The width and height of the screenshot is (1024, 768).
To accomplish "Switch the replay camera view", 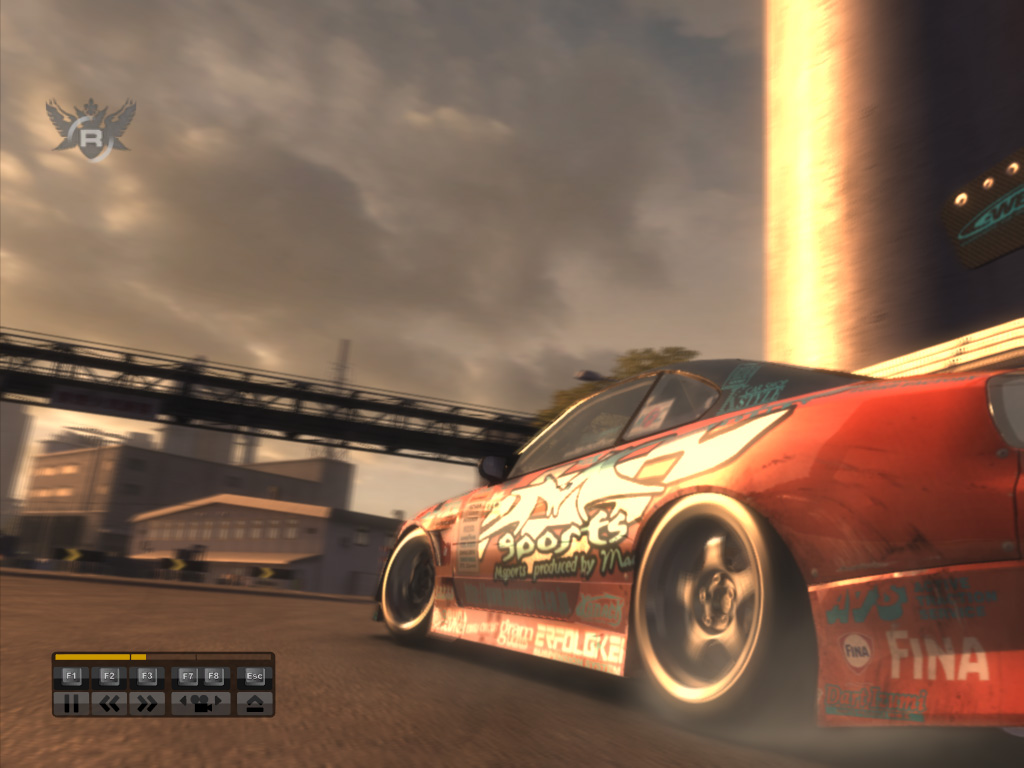I will click(x=200, y=703).
